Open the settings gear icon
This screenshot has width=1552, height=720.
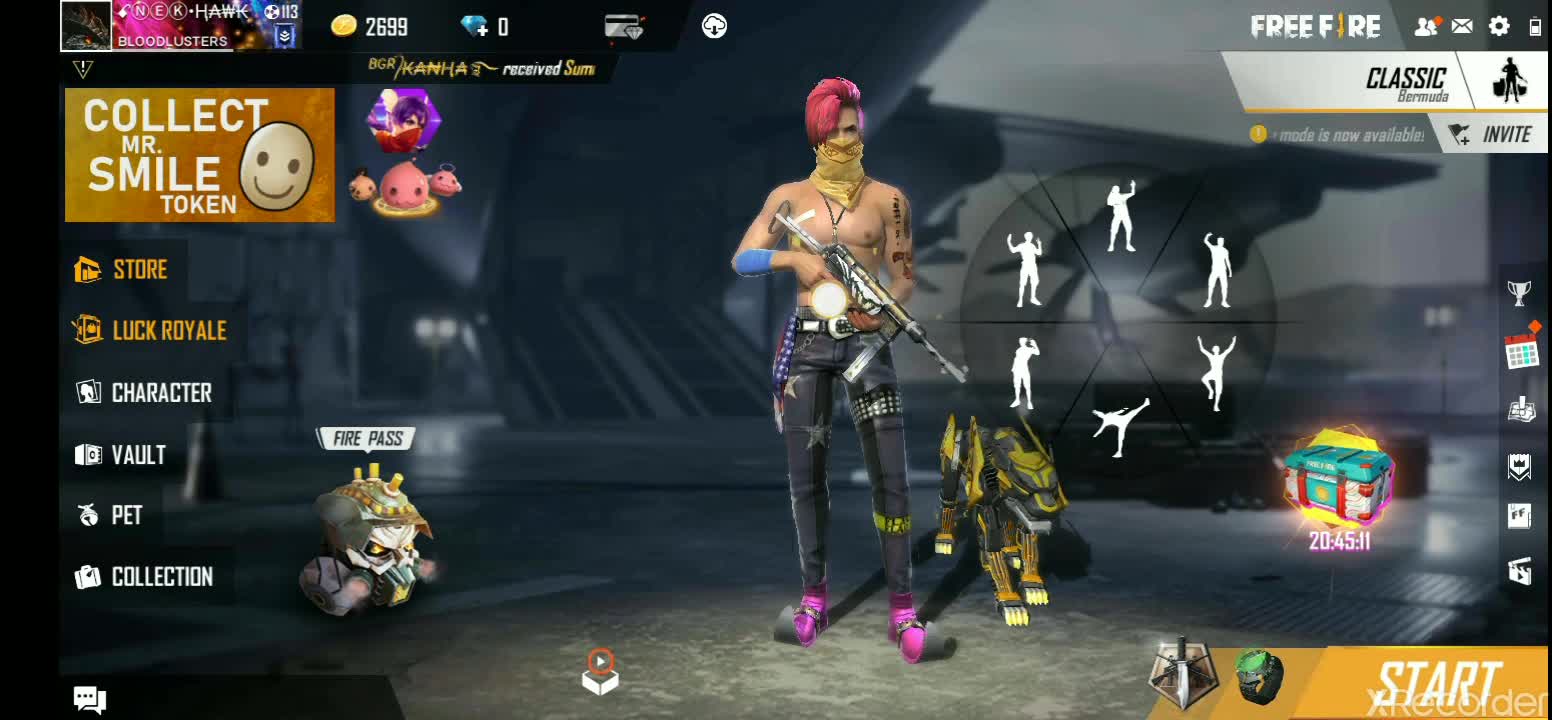[1498, 27]
